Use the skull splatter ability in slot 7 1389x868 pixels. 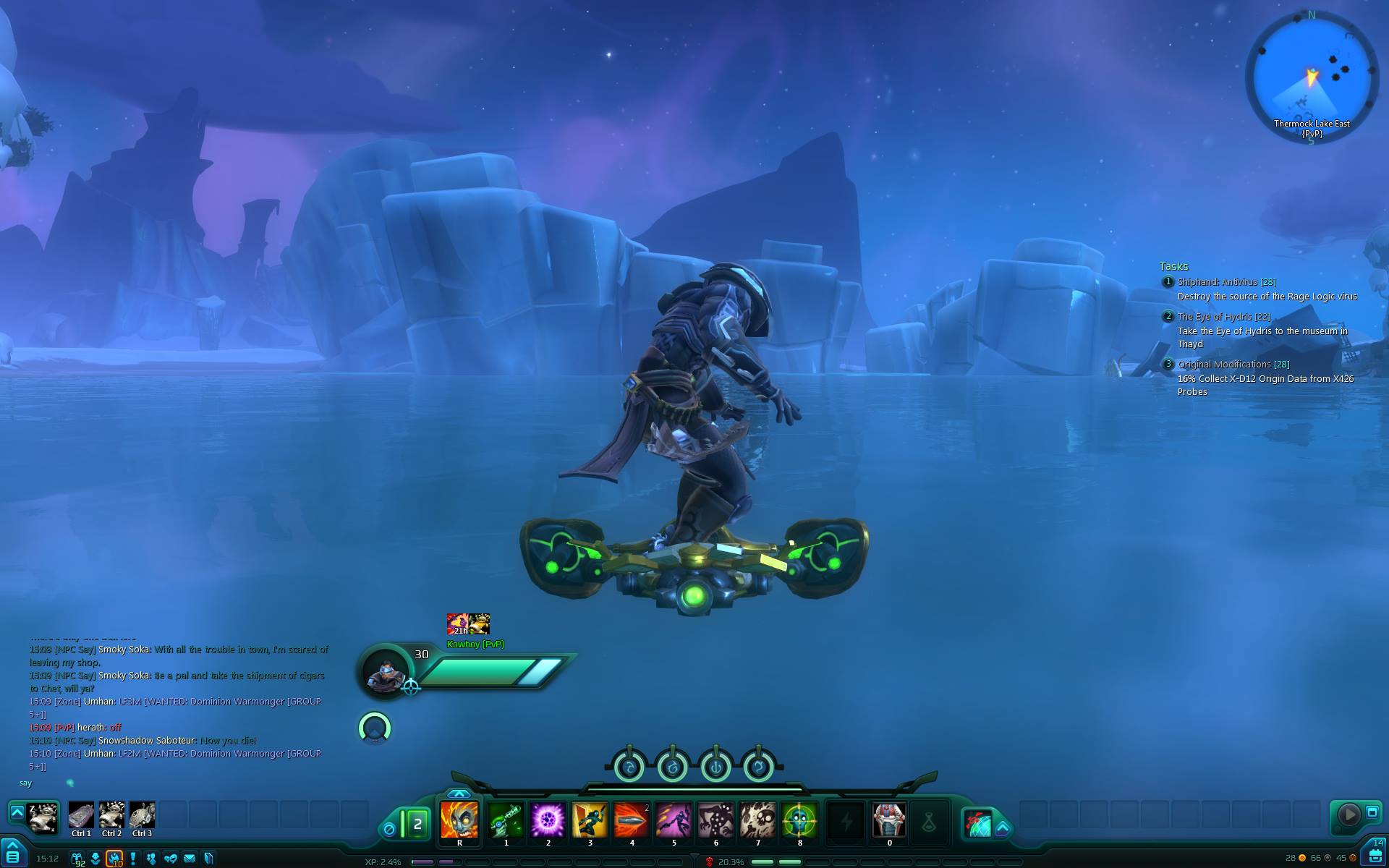(757, 820)
